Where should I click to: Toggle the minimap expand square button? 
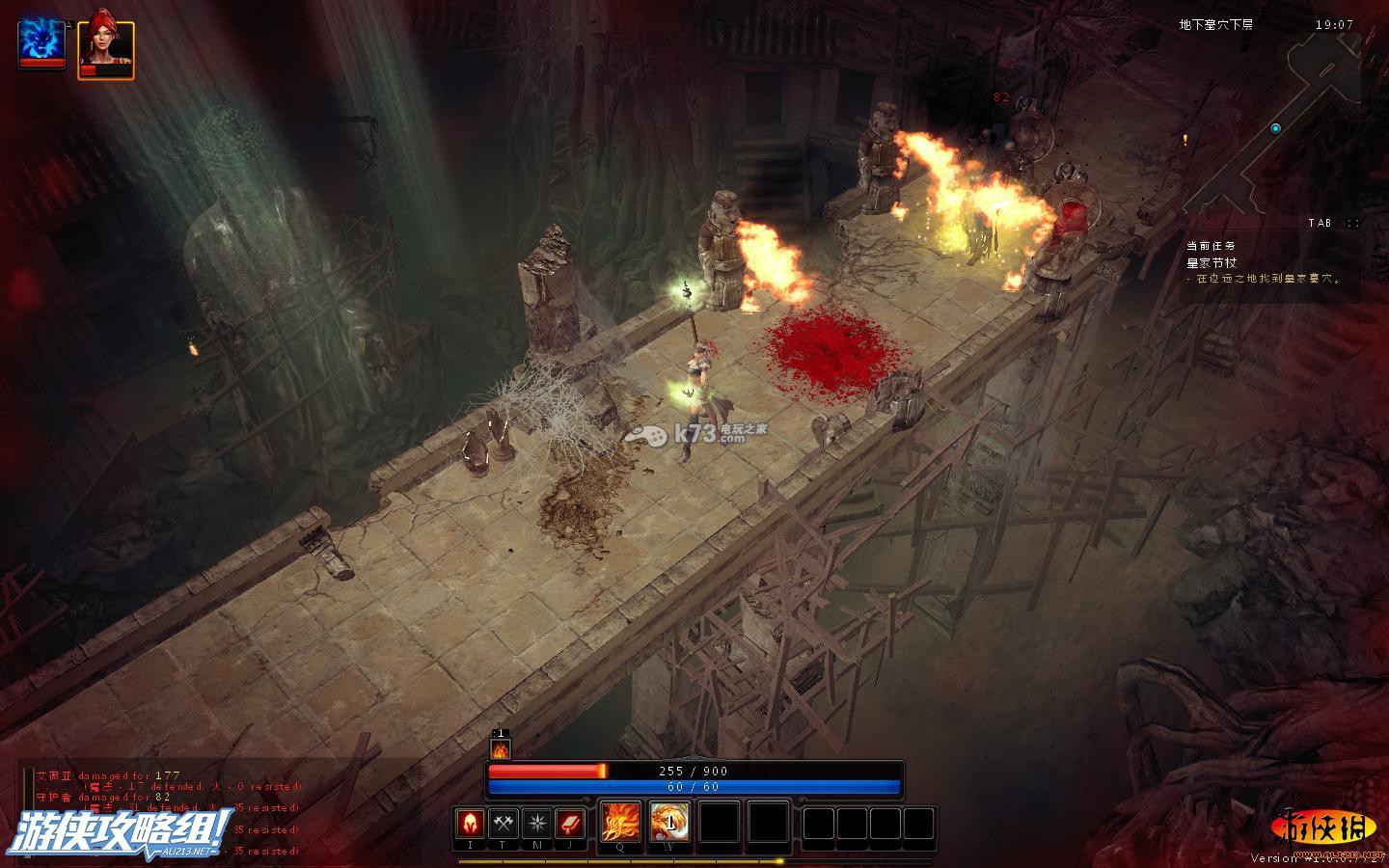pos(1353,224)
